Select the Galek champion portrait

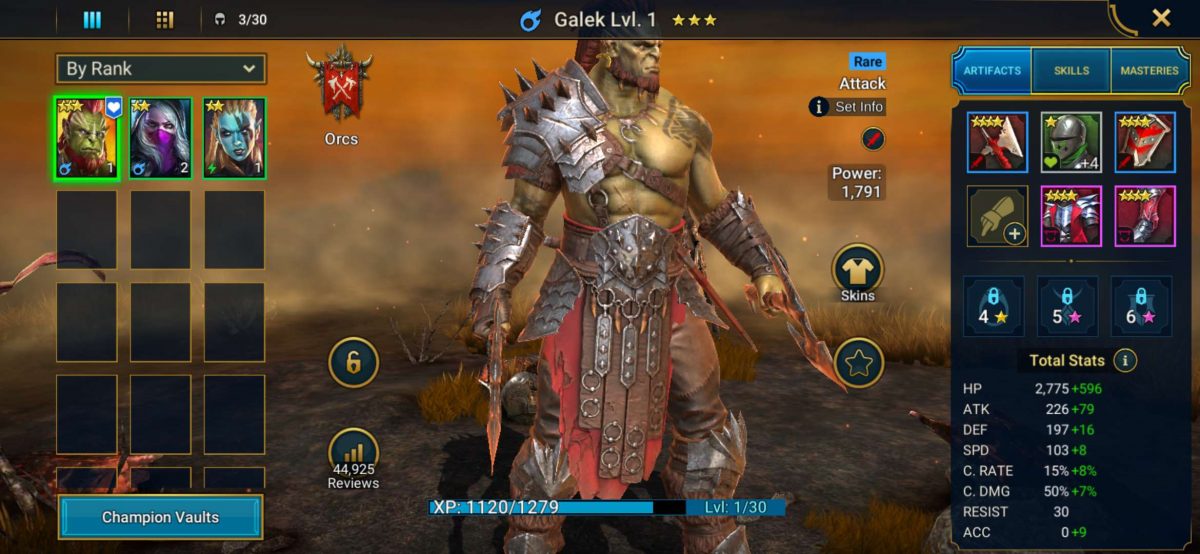tap(86, 139)
